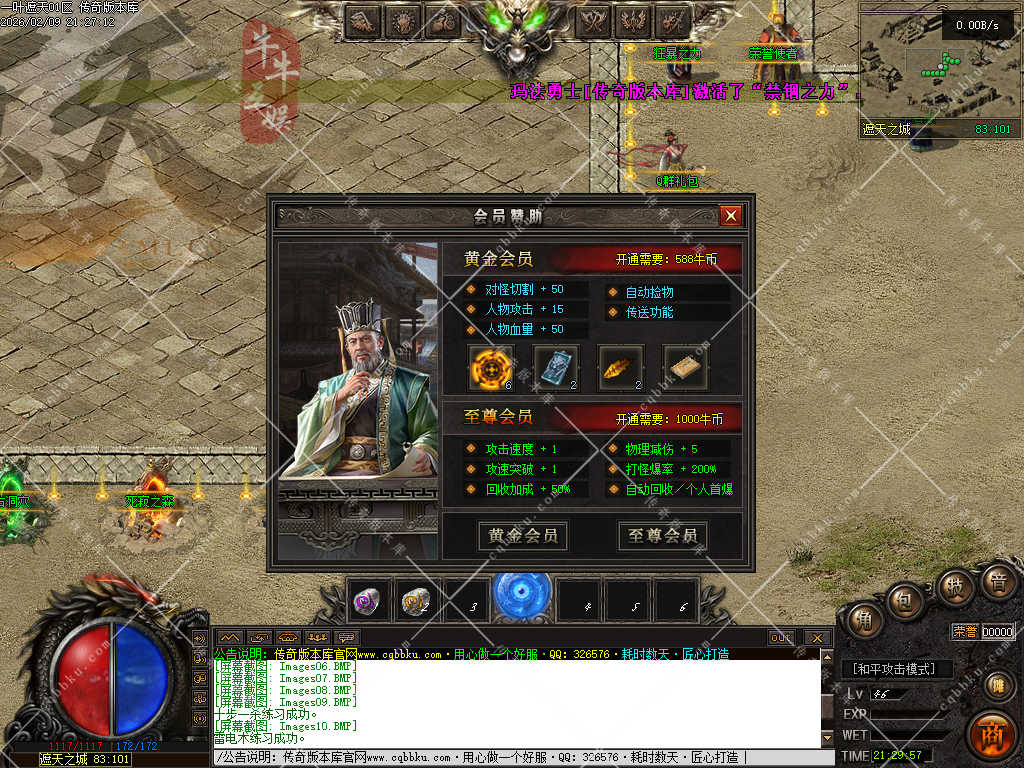Image resolution: width=1024 pixels, height=768 pixels.
Task: Purchase the 黄金会员 gold membership
Action: point(523,536)
